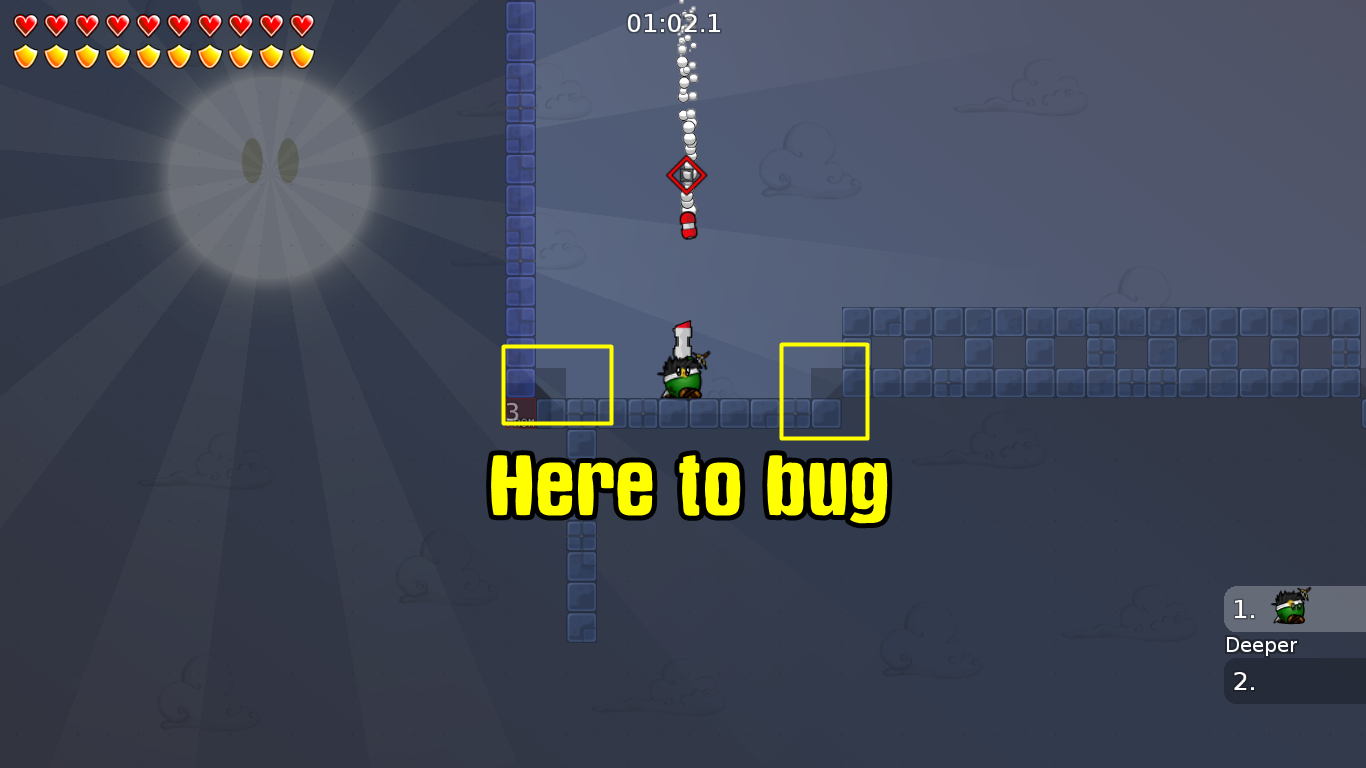Screen dimensions: 1366x768
Task: Collapse the scoreboard panel
Action: (x=1295, y=645)
